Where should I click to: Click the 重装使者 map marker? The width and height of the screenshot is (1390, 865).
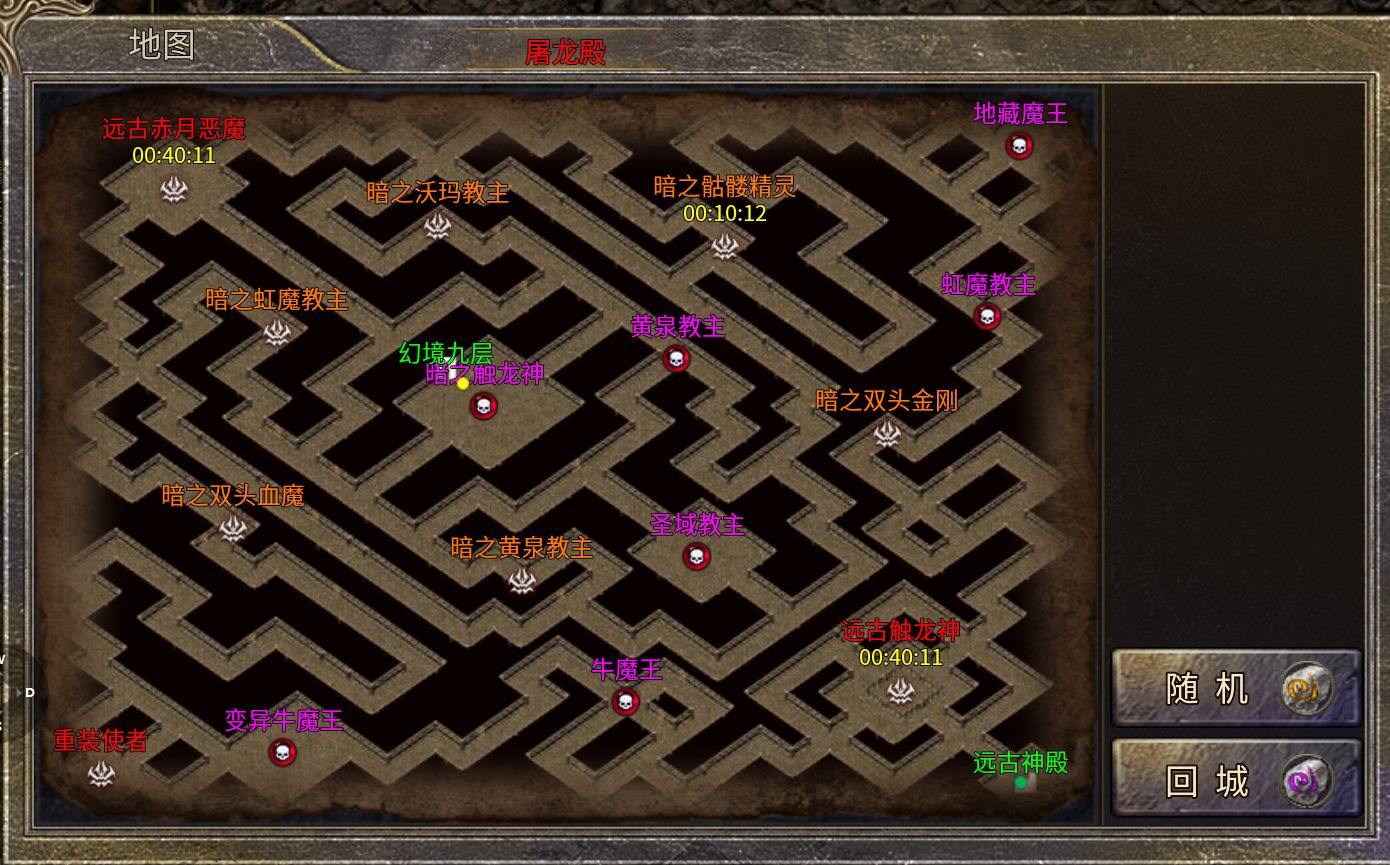[101, 773]
